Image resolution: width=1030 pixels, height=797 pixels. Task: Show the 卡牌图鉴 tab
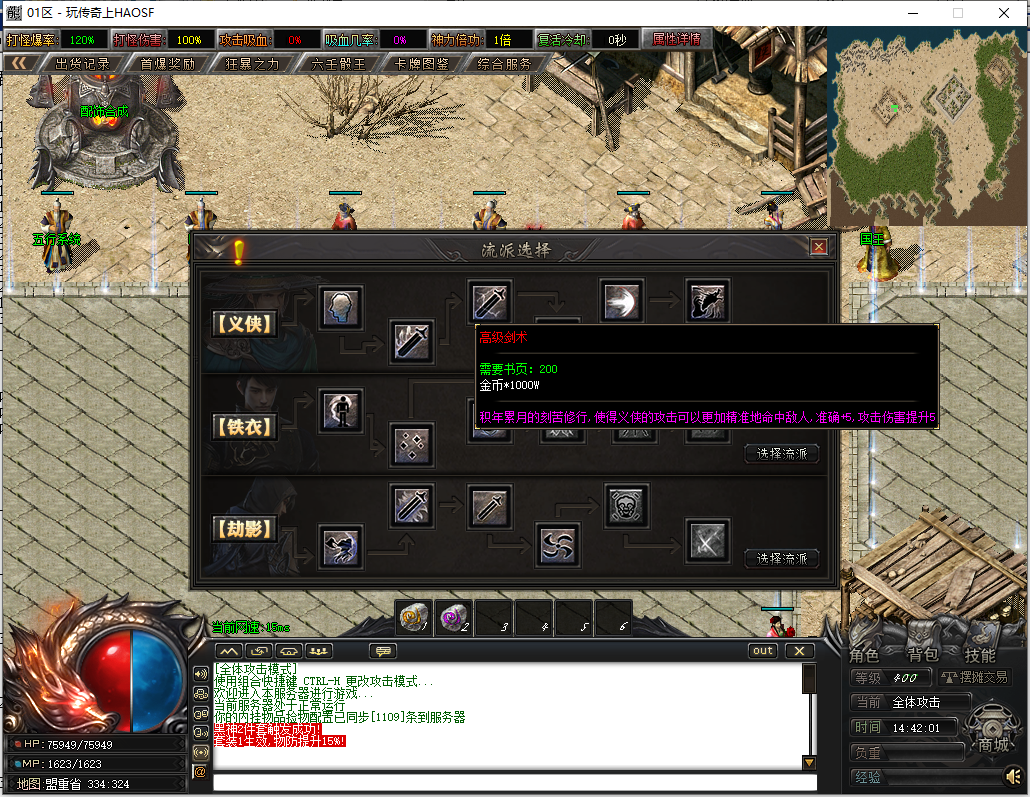(x=422, y=64)
